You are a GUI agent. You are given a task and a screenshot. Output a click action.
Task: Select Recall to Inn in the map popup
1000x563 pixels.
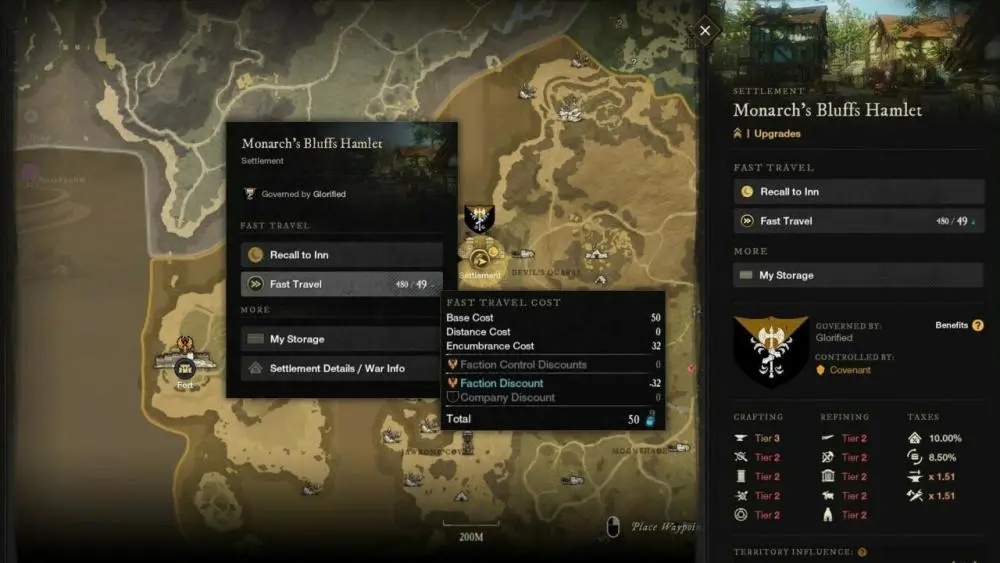pos(341,255)
